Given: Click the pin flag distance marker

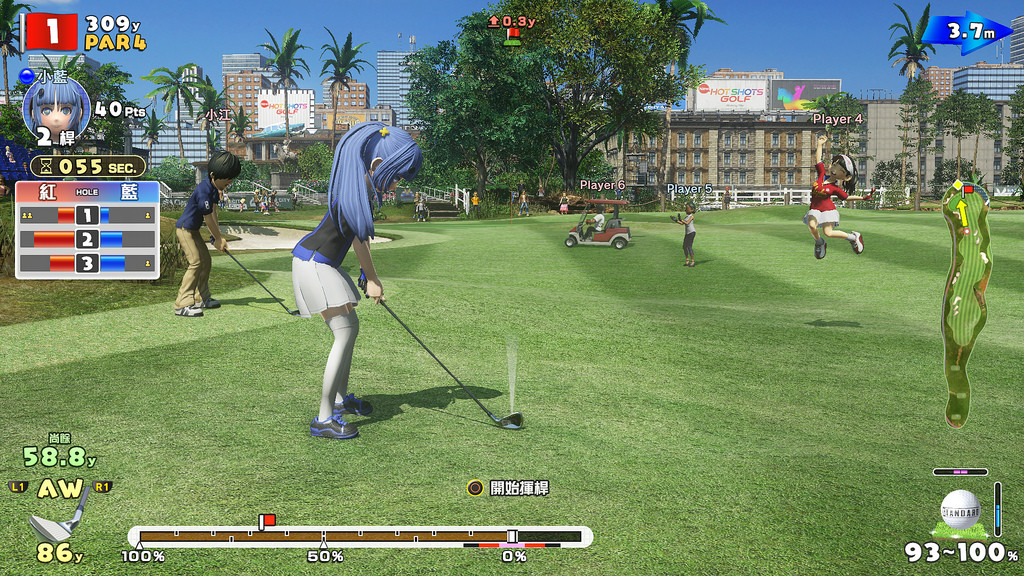Looking at the screenshot, I should pos(512,30).
